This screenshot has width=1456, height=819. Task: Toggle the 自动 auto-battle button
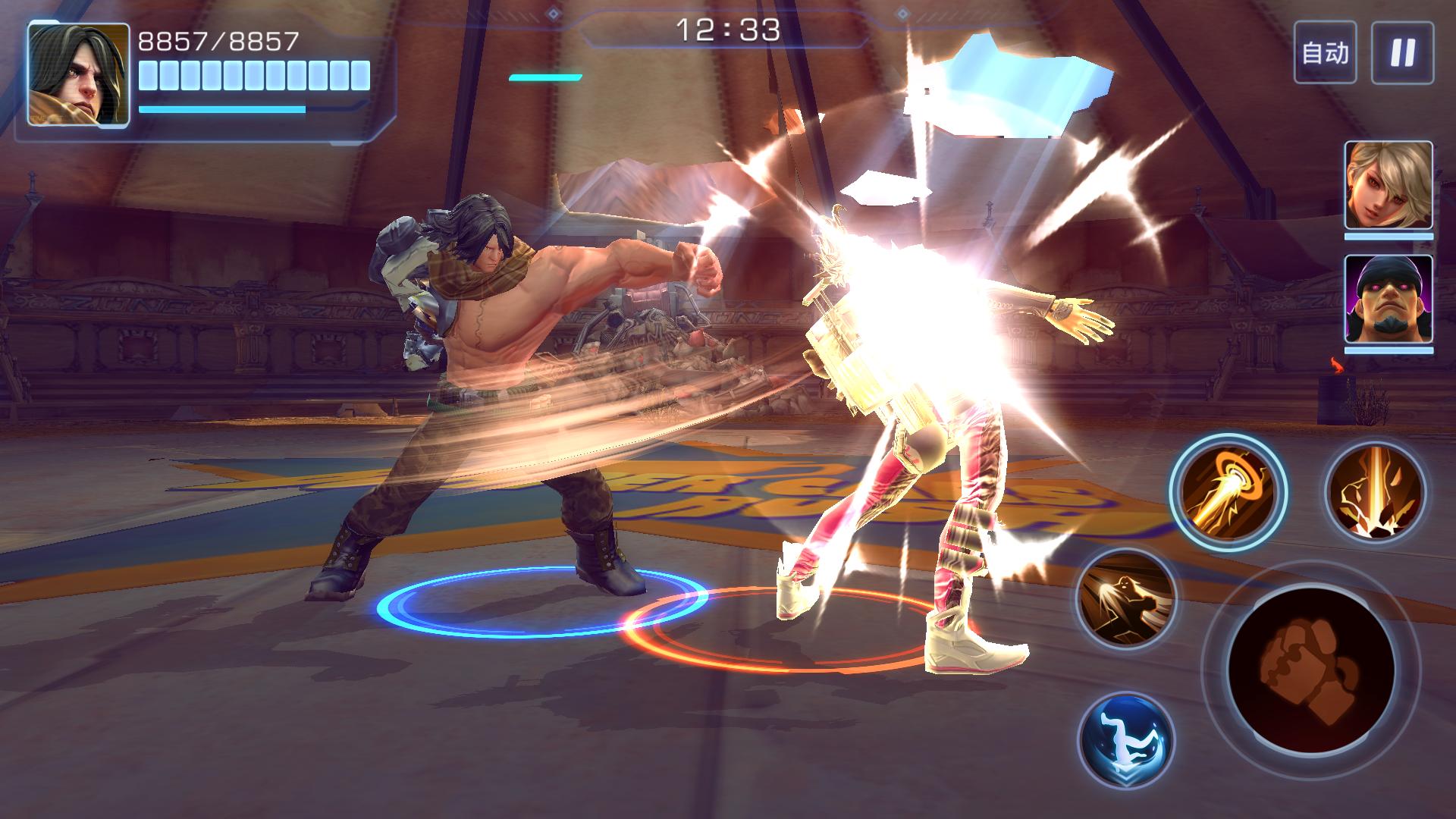[x=1325, y=52]
